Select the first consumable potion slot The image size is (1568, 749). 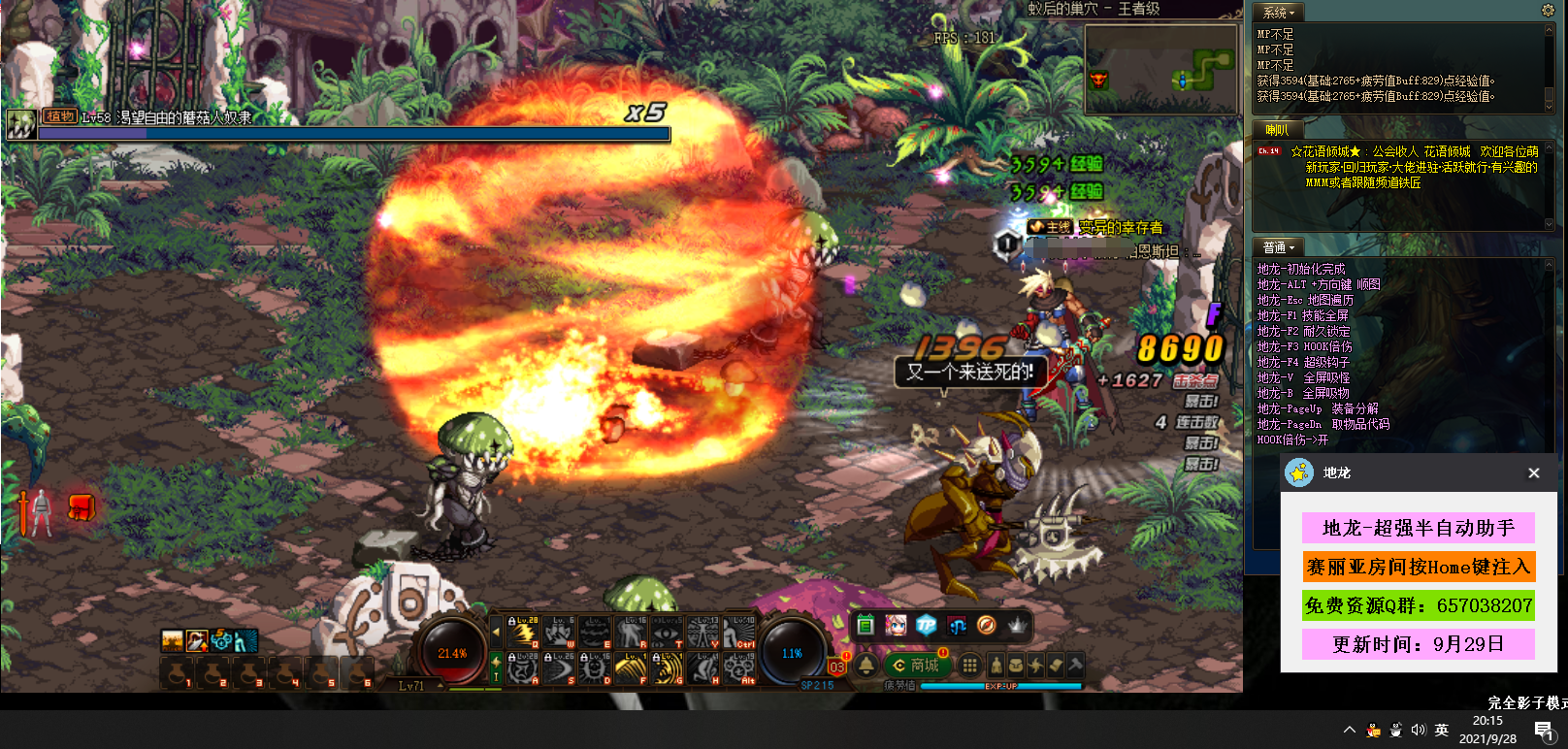pyautogui.click(x=176, y=672)
